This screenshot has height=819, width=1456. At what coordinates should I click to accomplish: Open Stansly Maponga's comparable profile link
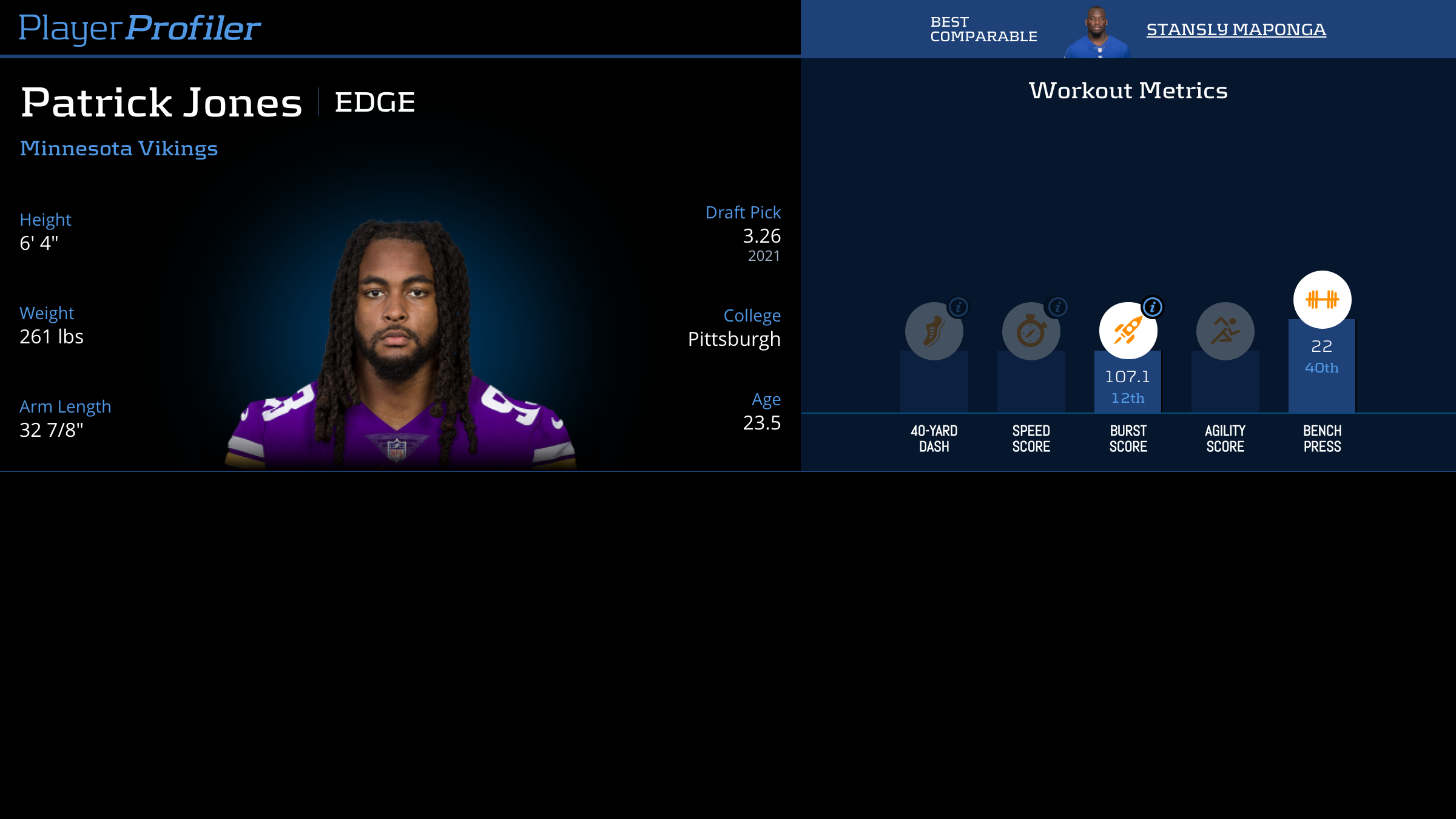click(x=1236, y=29)
